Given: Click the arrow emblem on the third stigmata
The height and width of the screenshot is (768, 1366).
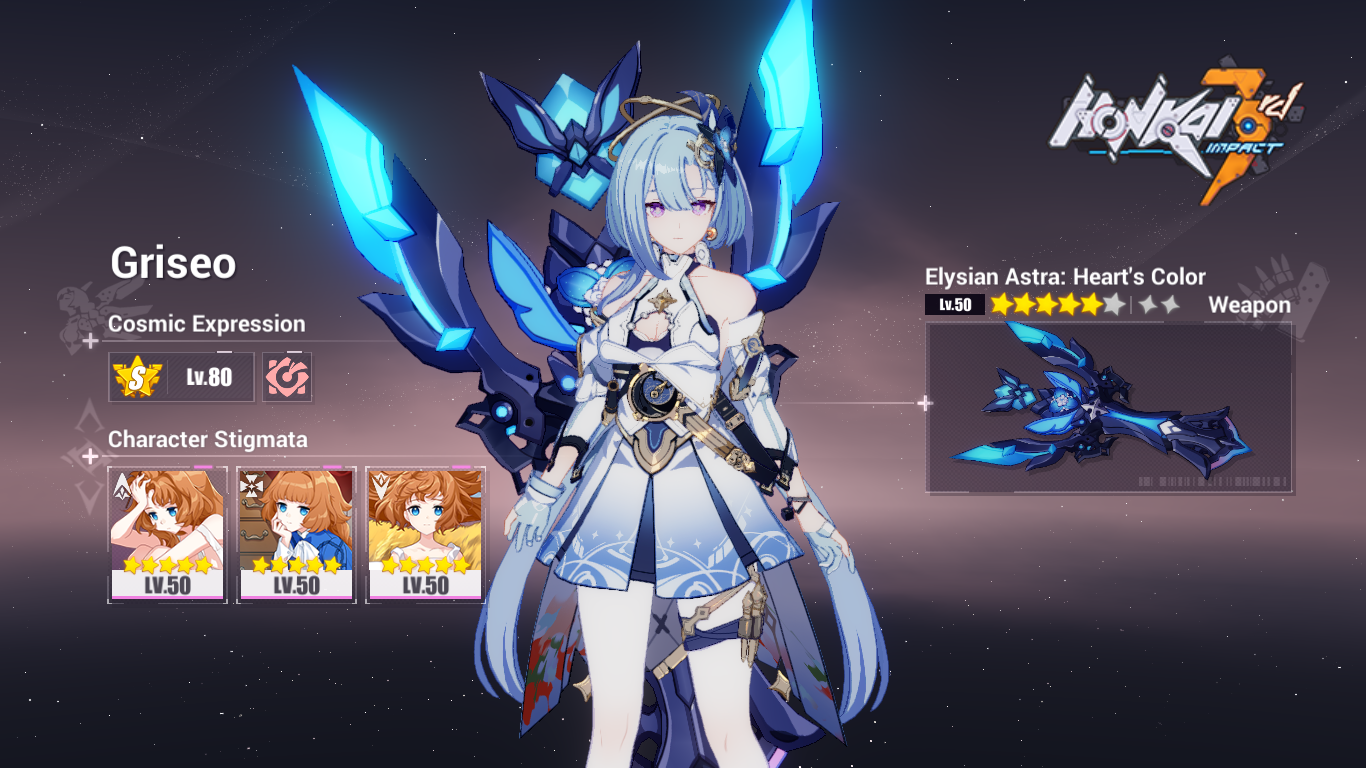Looking at the screenshot, I should (381, 485).
